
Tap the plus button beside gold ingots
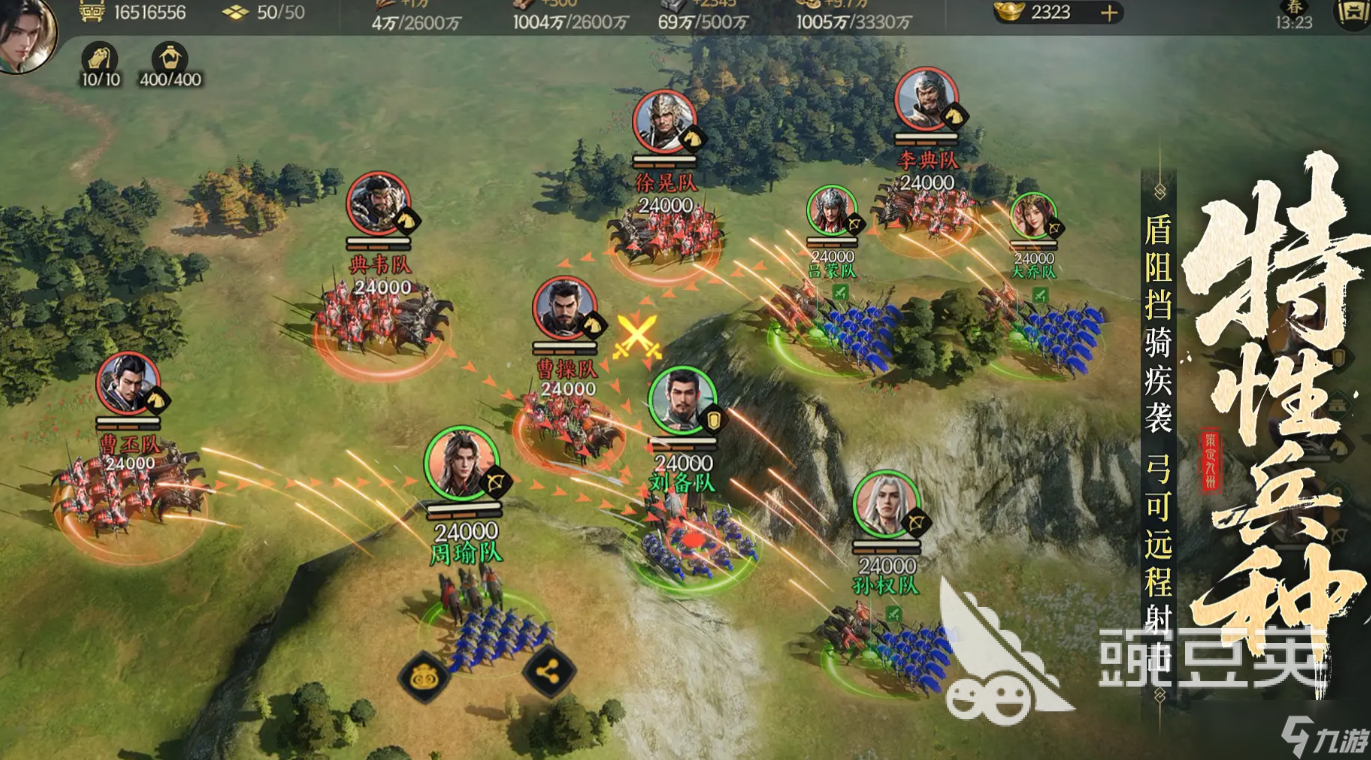[x=1108, y=13]
